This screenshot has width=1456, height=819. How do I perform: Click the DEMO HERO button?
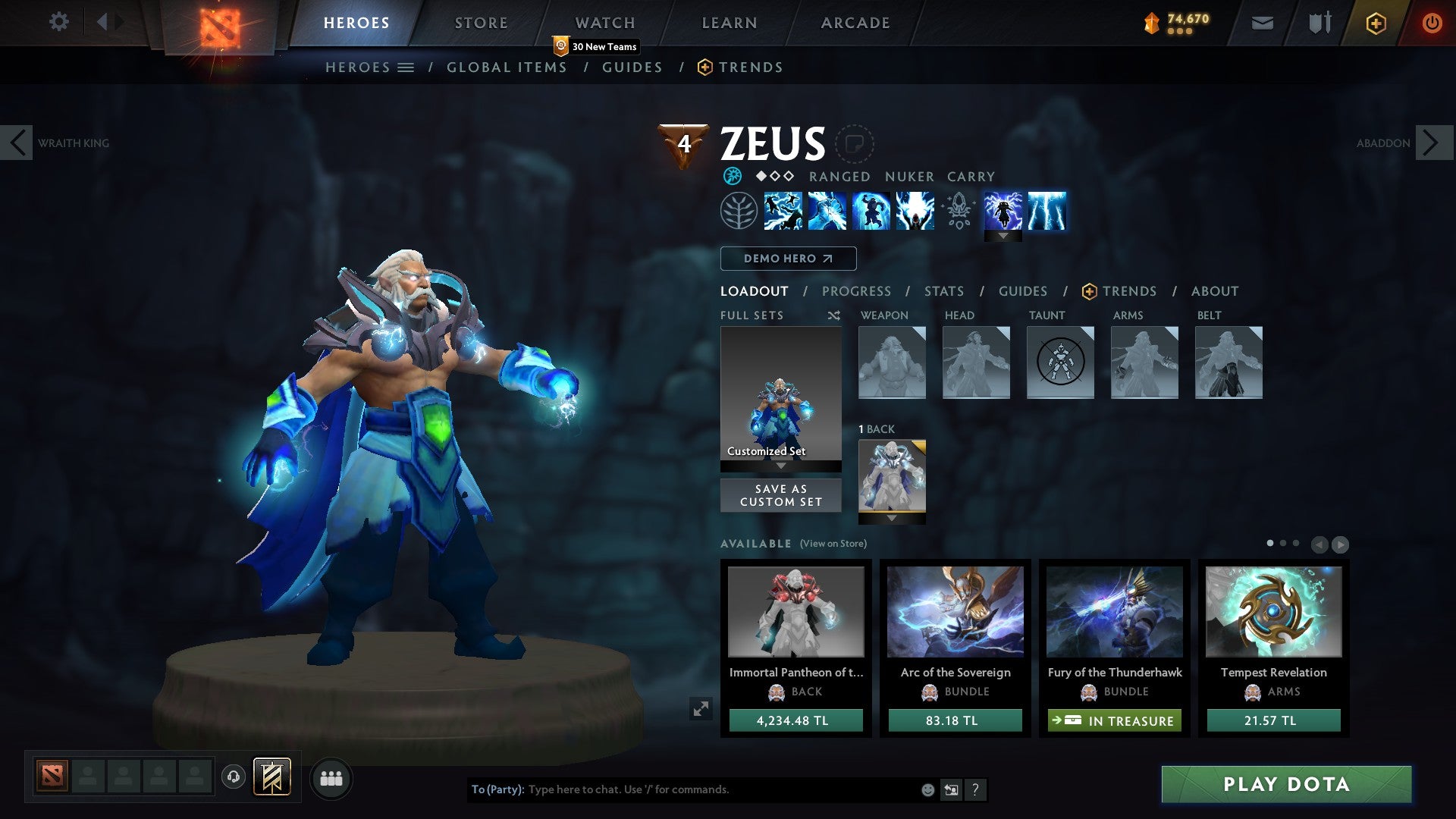(x=788, y=259)
